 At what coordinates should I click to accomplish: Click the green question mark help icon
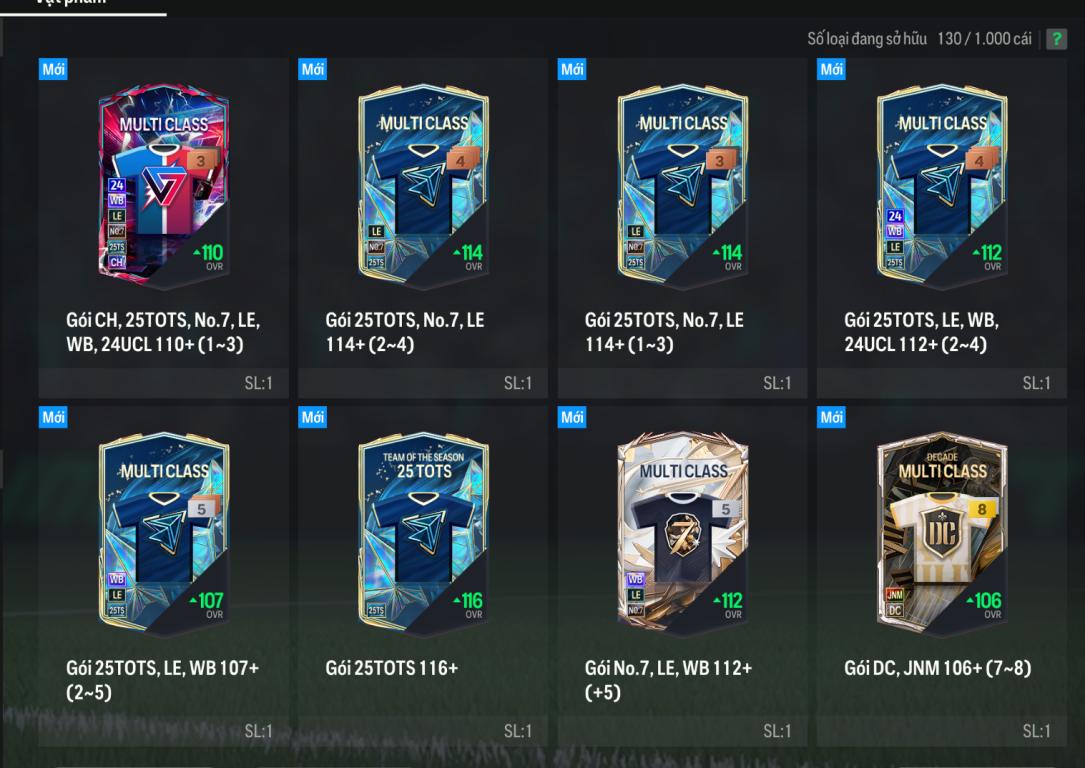click(1056, 40)
